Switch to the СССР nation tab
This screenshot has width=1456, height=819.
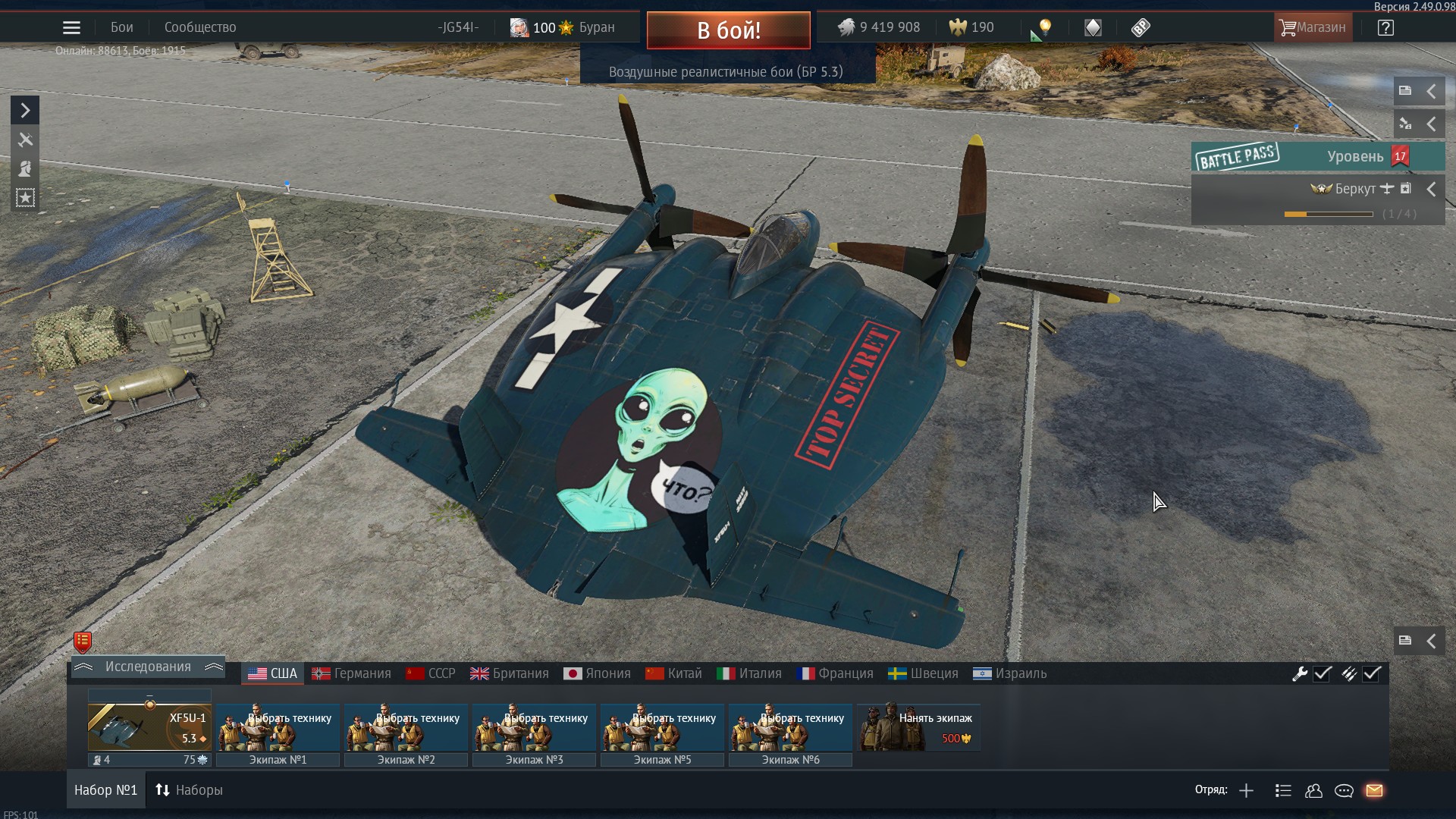click(x=431, y=673)
